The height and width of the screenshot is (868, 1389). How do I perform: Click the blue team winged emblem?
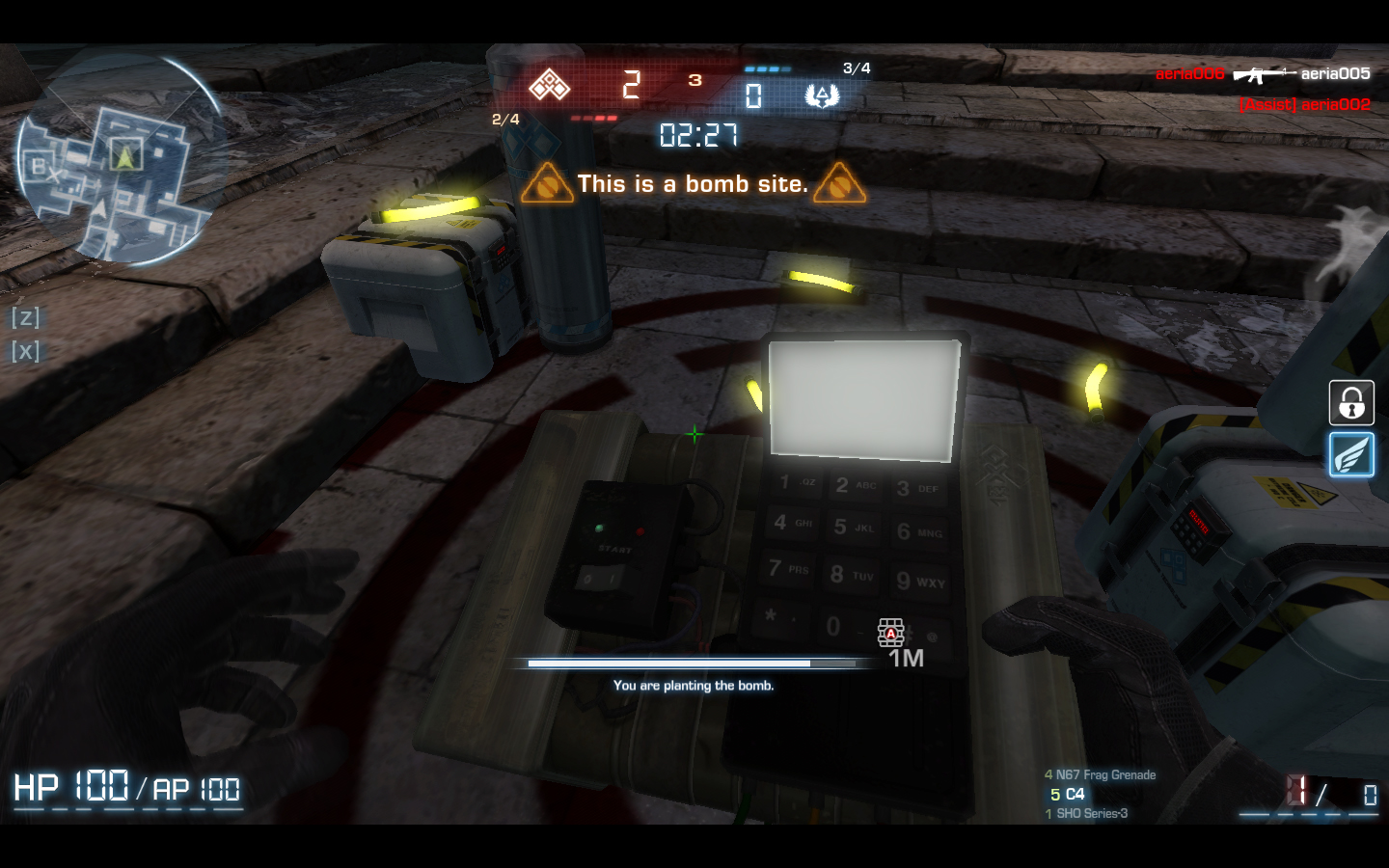822,95
